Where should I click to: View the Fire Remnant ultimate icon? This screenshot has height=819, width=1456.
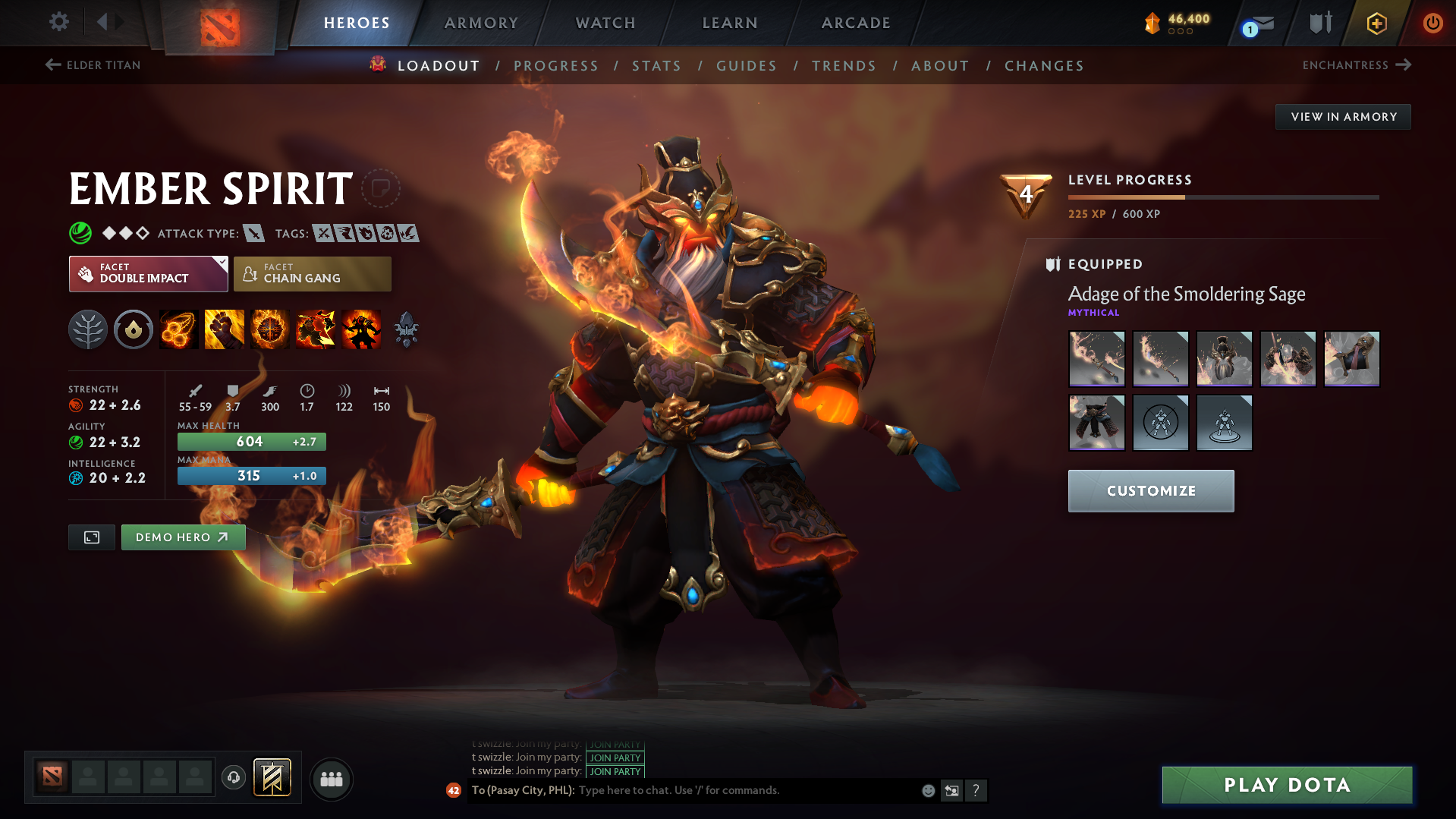pyautogui.click(x=360, y=329)
